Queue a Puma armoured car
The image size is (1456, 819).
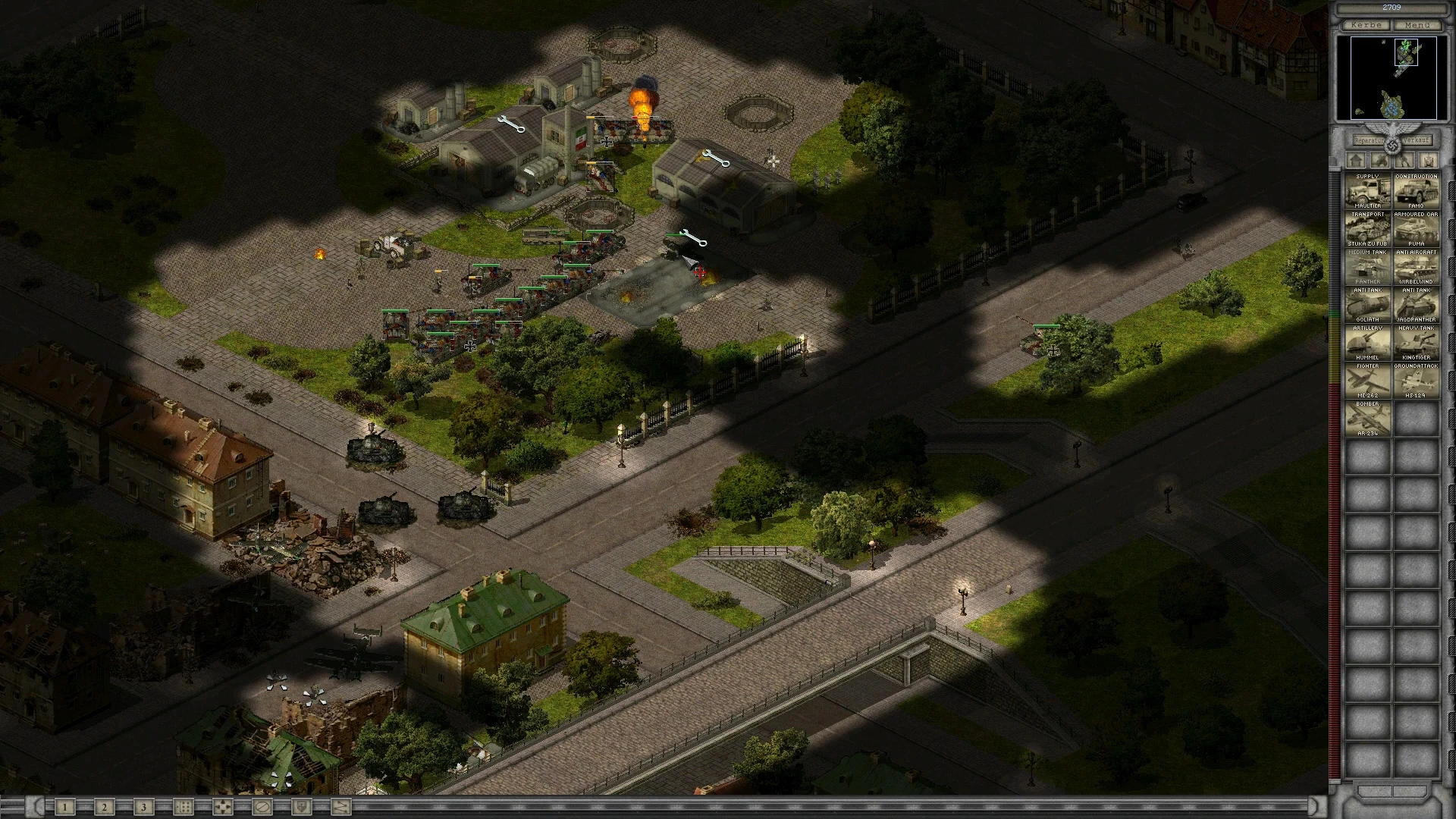tap(1416, 229)
